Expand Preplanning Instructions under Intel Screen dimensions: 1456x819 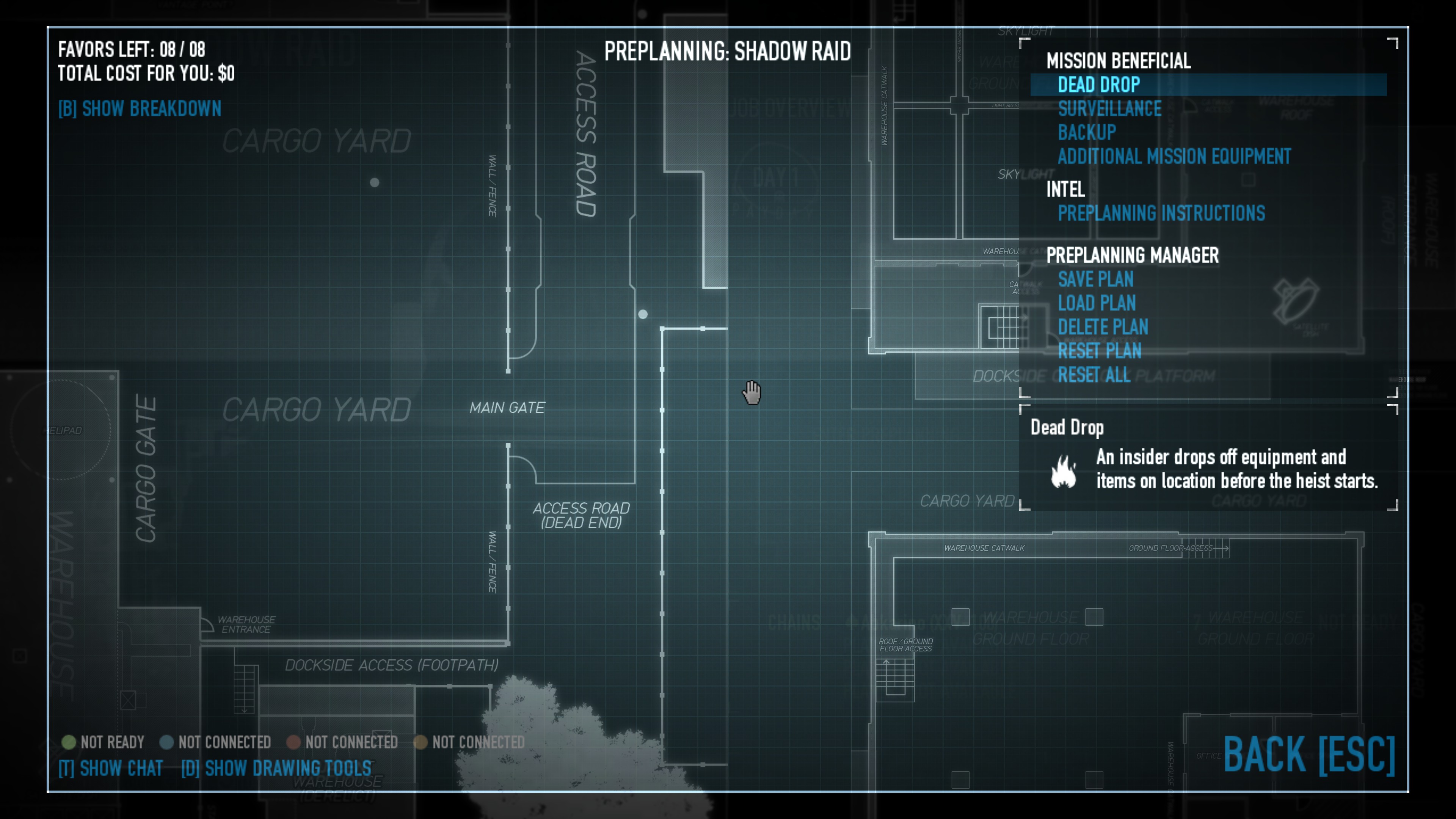coord(1161,213)
